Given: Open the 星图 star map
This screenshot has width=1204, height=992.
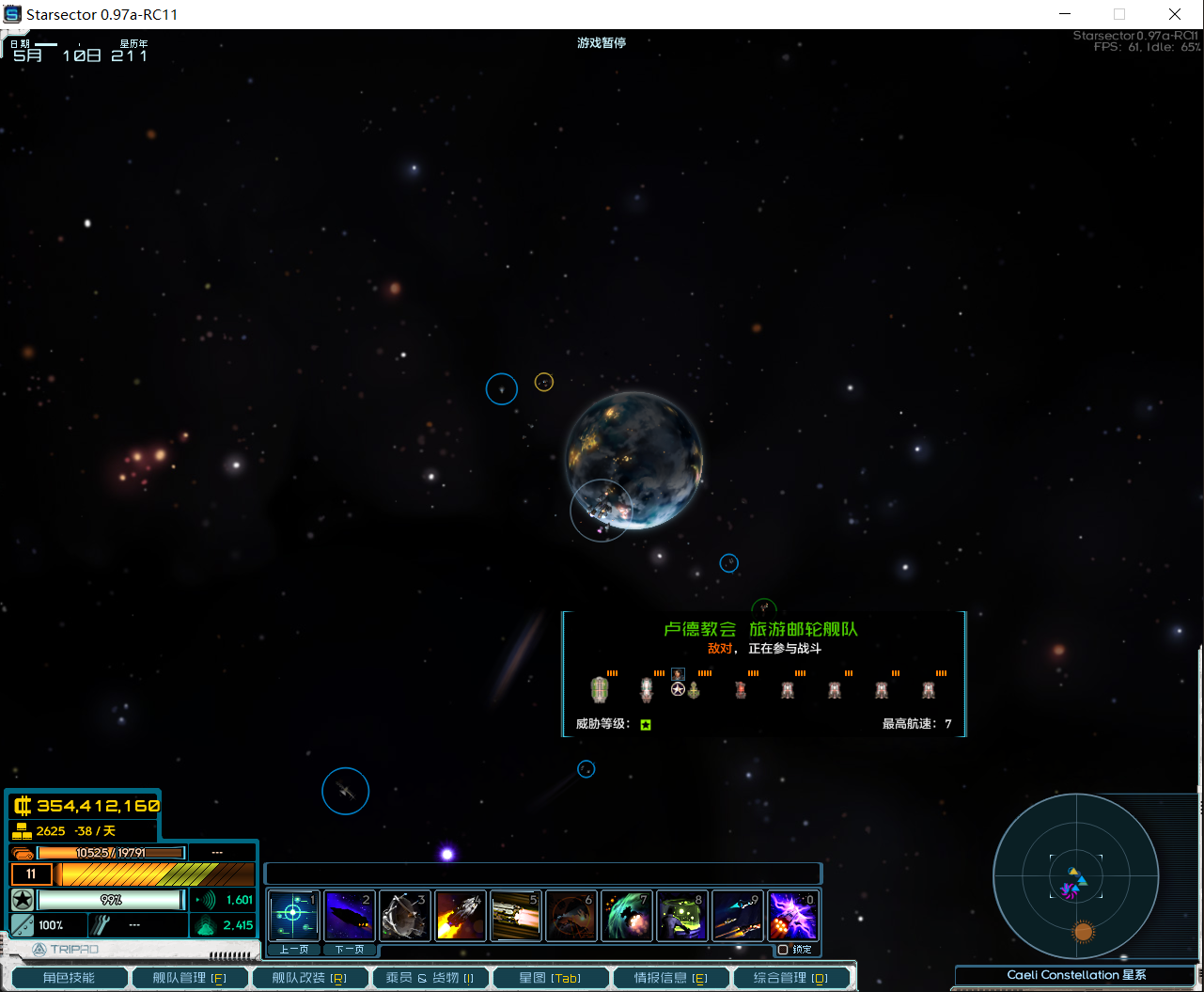Looking at the screenshot, I should coord(550,978).
